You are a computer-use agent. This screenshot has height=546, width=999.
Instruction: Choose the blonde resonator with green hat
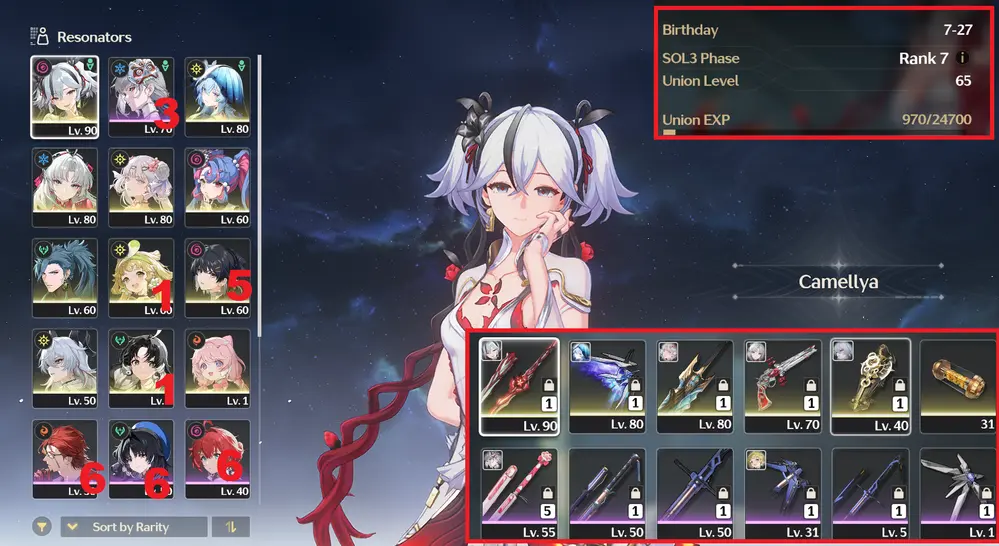click(x=140, y=277)
